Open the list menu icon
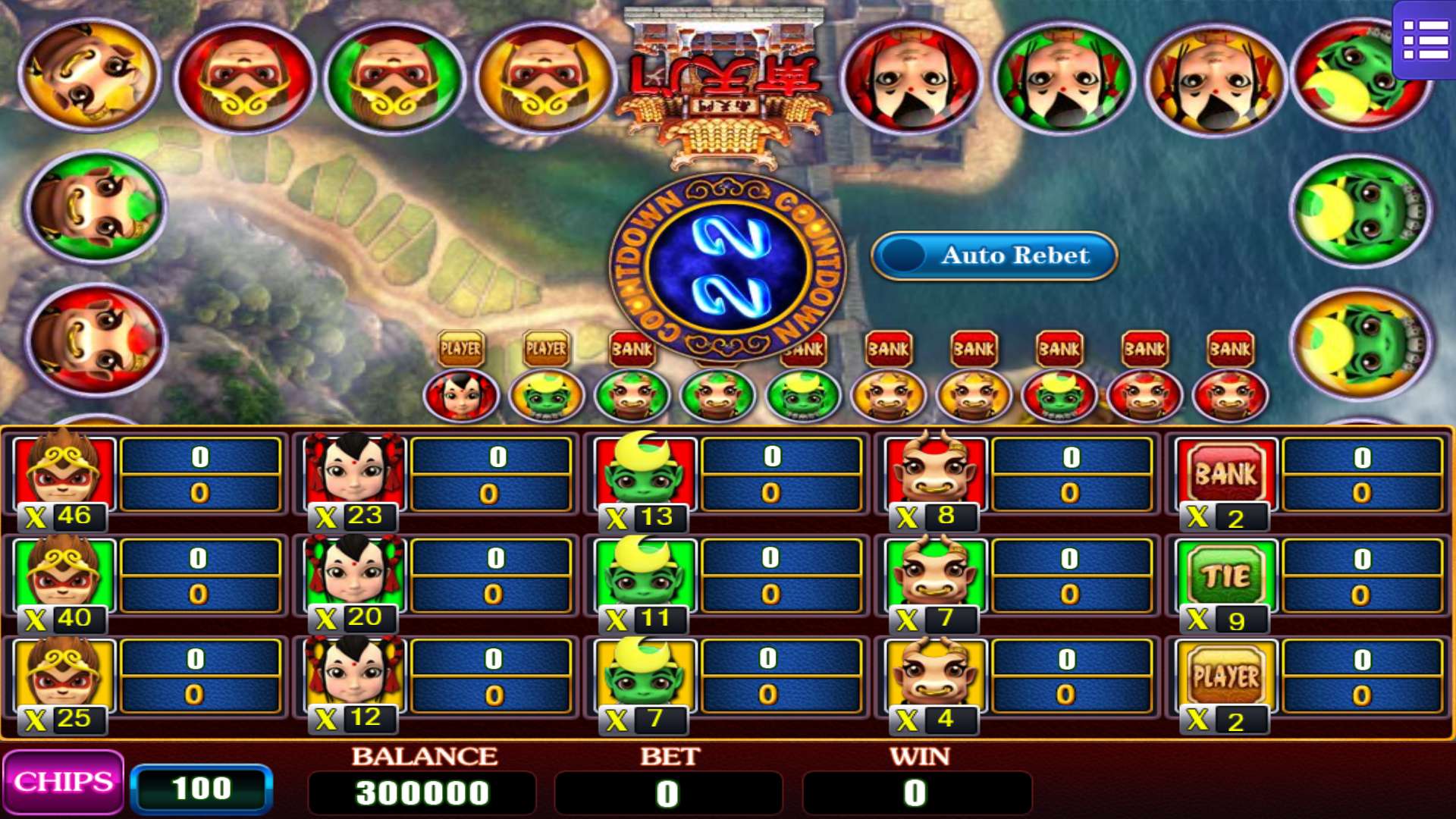 (x=1425, y=39)
